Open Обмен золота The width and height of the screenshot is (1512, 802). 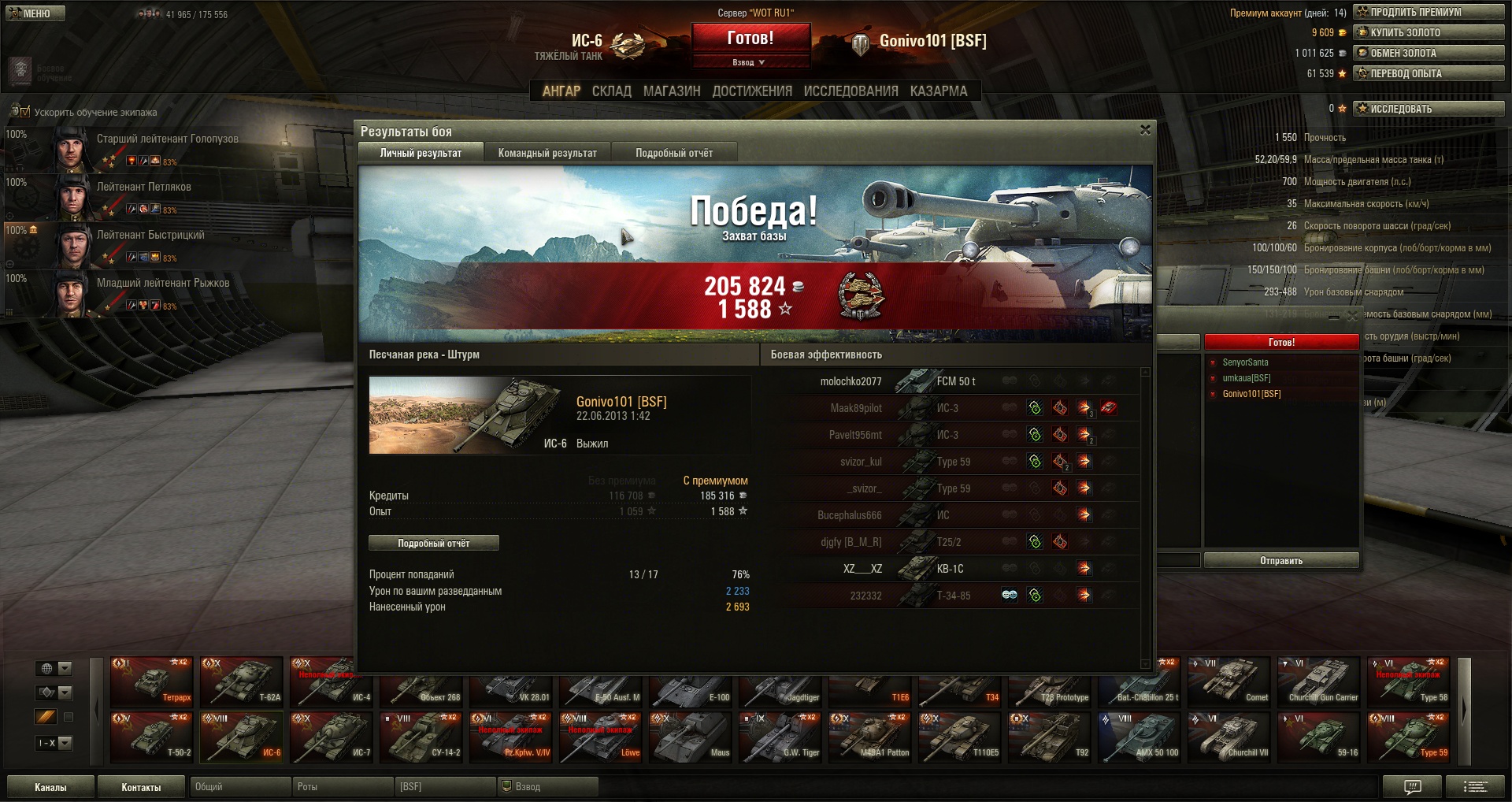coord(1429,53)
